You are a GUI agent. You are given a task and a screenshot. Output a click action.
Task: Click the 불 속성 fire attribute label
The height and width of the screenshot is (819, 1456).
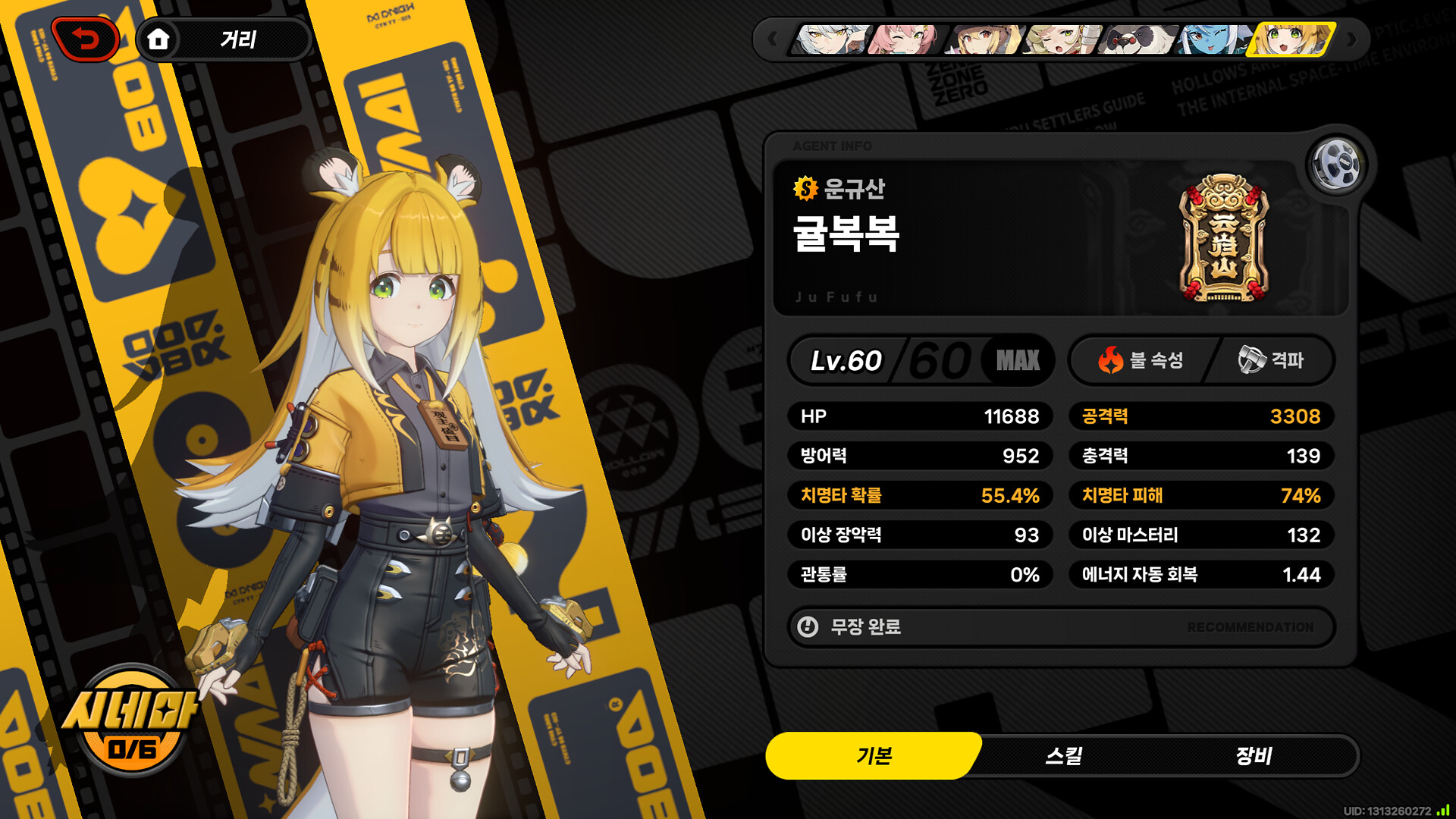tap(1141, 360)
